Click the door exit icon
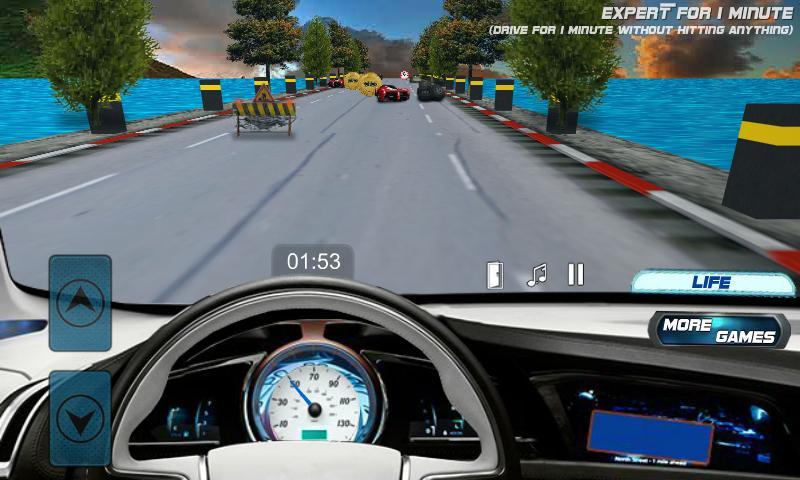The image size is (800, 480). pyautogui.click(x=495, y=275)
